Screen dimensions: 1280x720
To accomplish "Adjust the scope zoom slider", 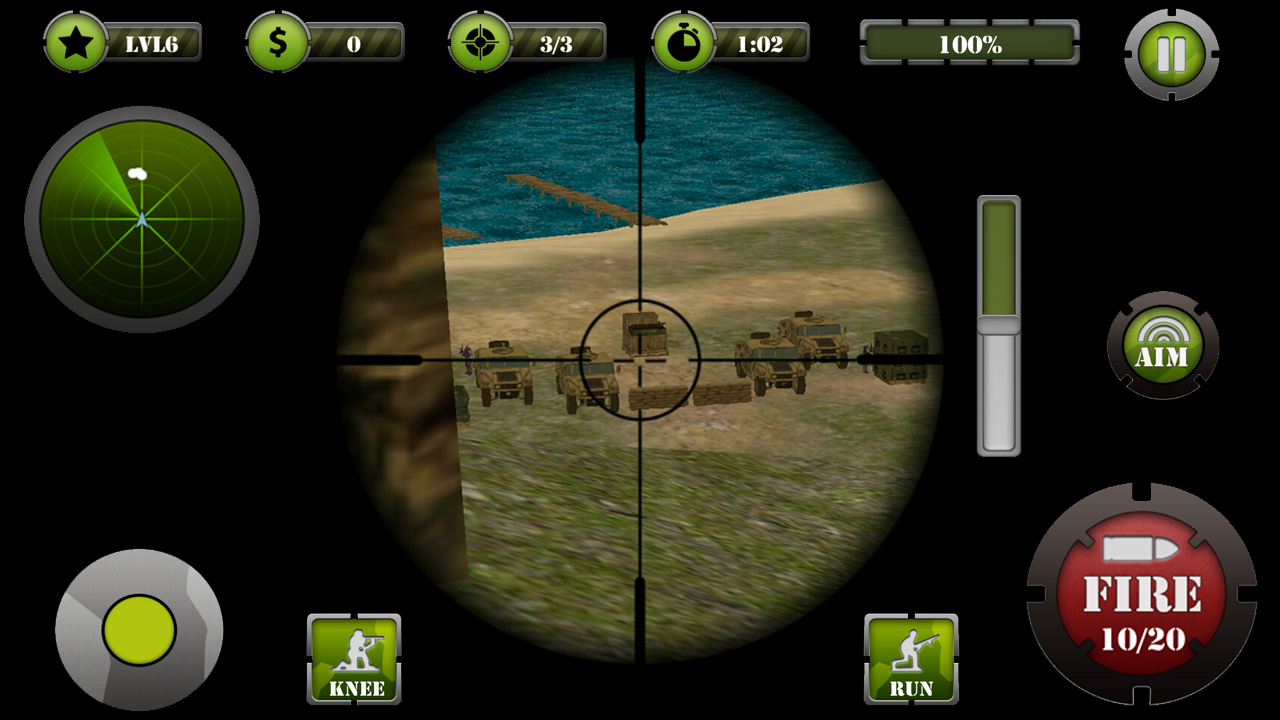I will (996, 325).
